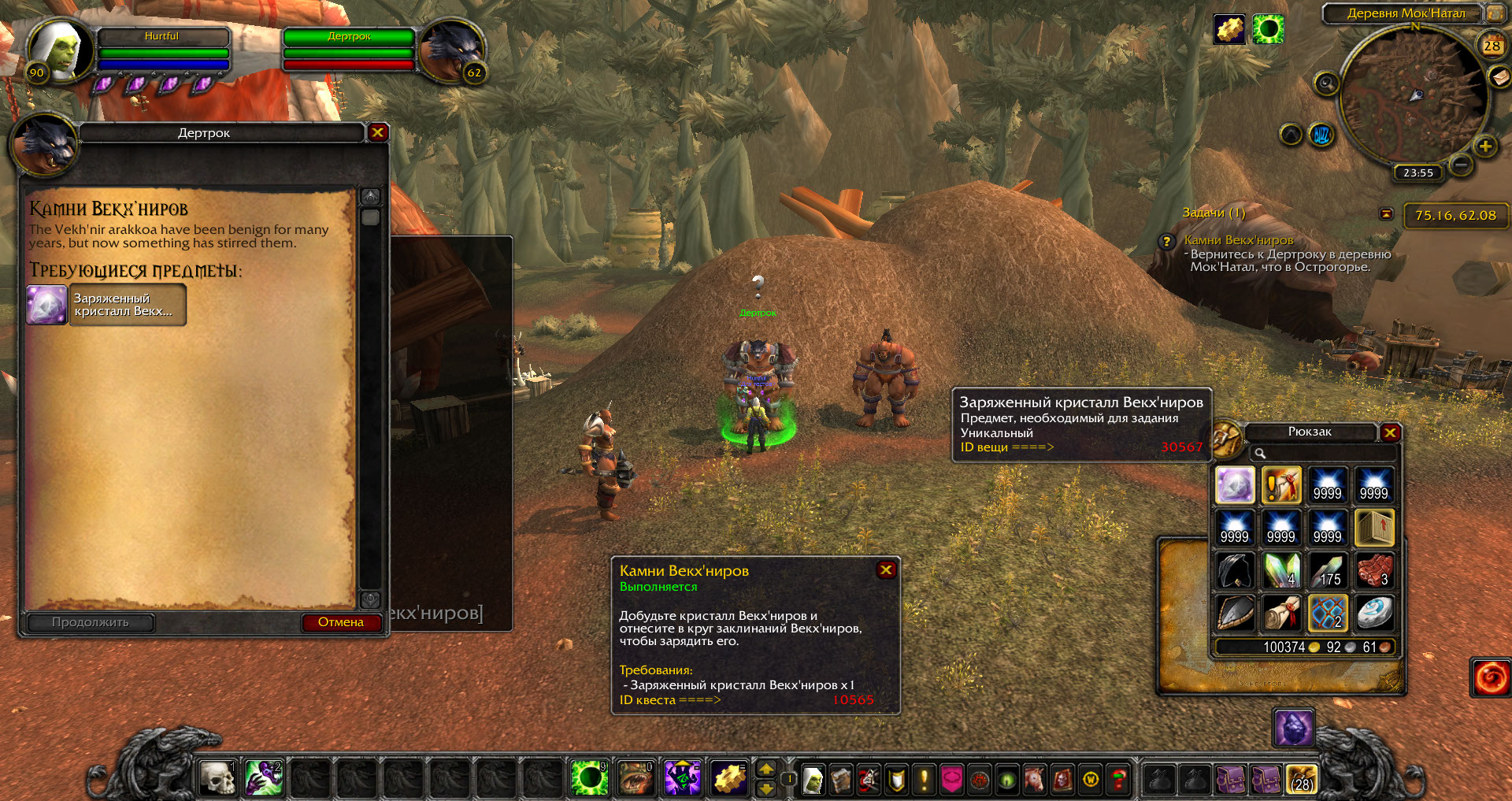The height and width of the screenshot is (801, 1512).
Task: Close the Камни Векх'ниров quest tooltip
Action: tap(886, 569)
